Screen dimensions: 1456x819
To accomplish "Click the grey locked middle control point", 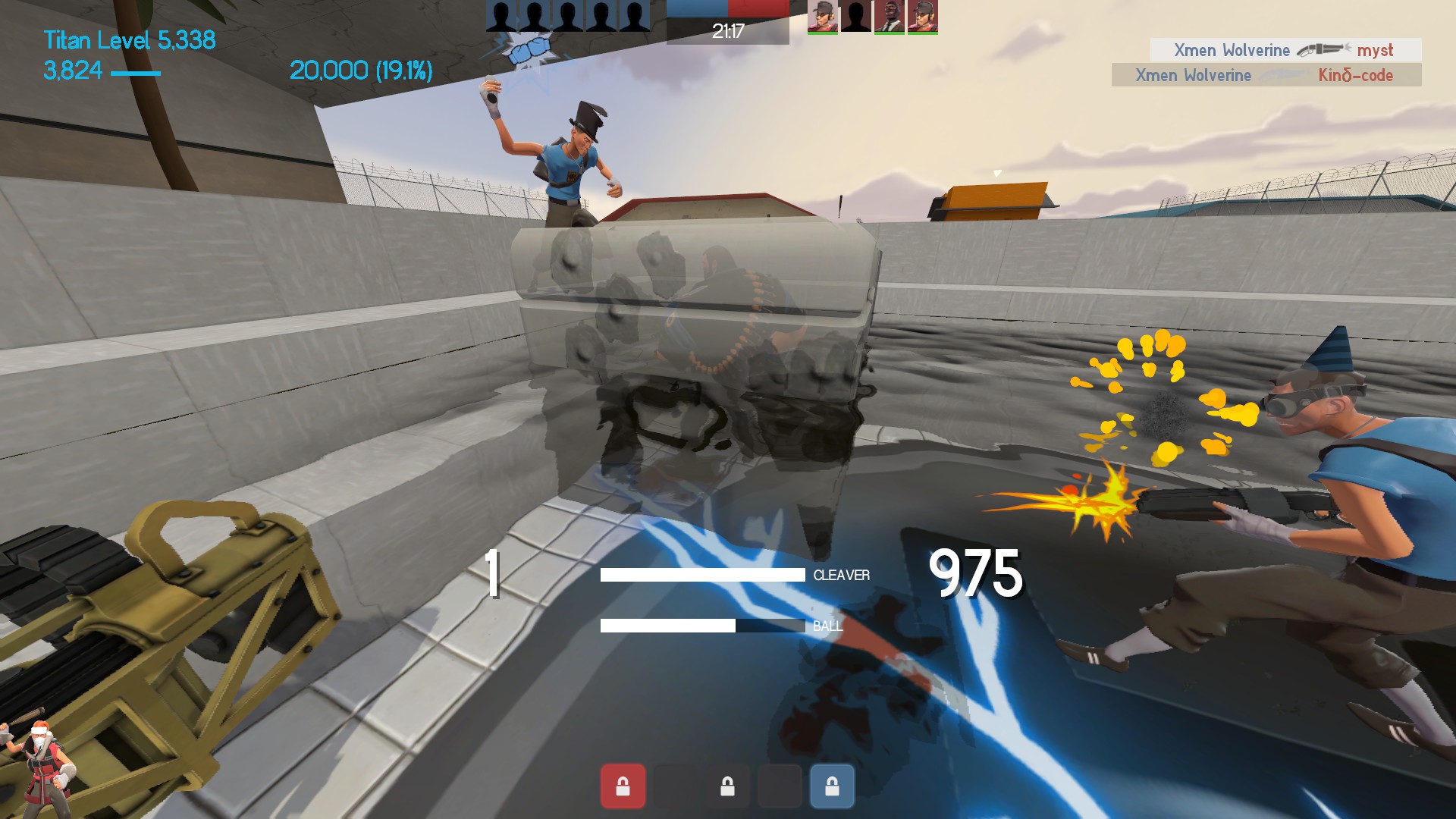I will (x=727, y=786).
